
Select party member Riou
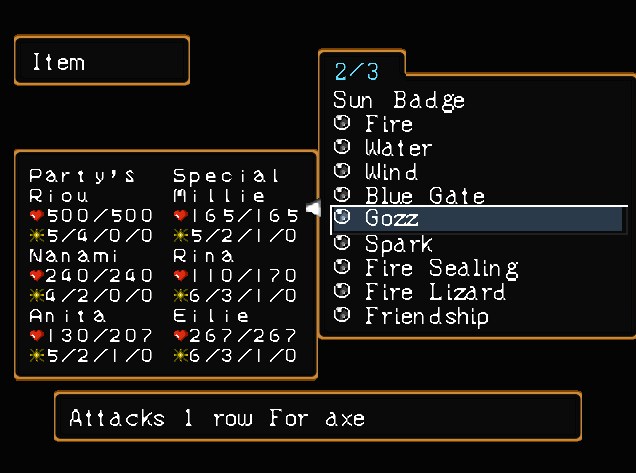click(59, 196)
